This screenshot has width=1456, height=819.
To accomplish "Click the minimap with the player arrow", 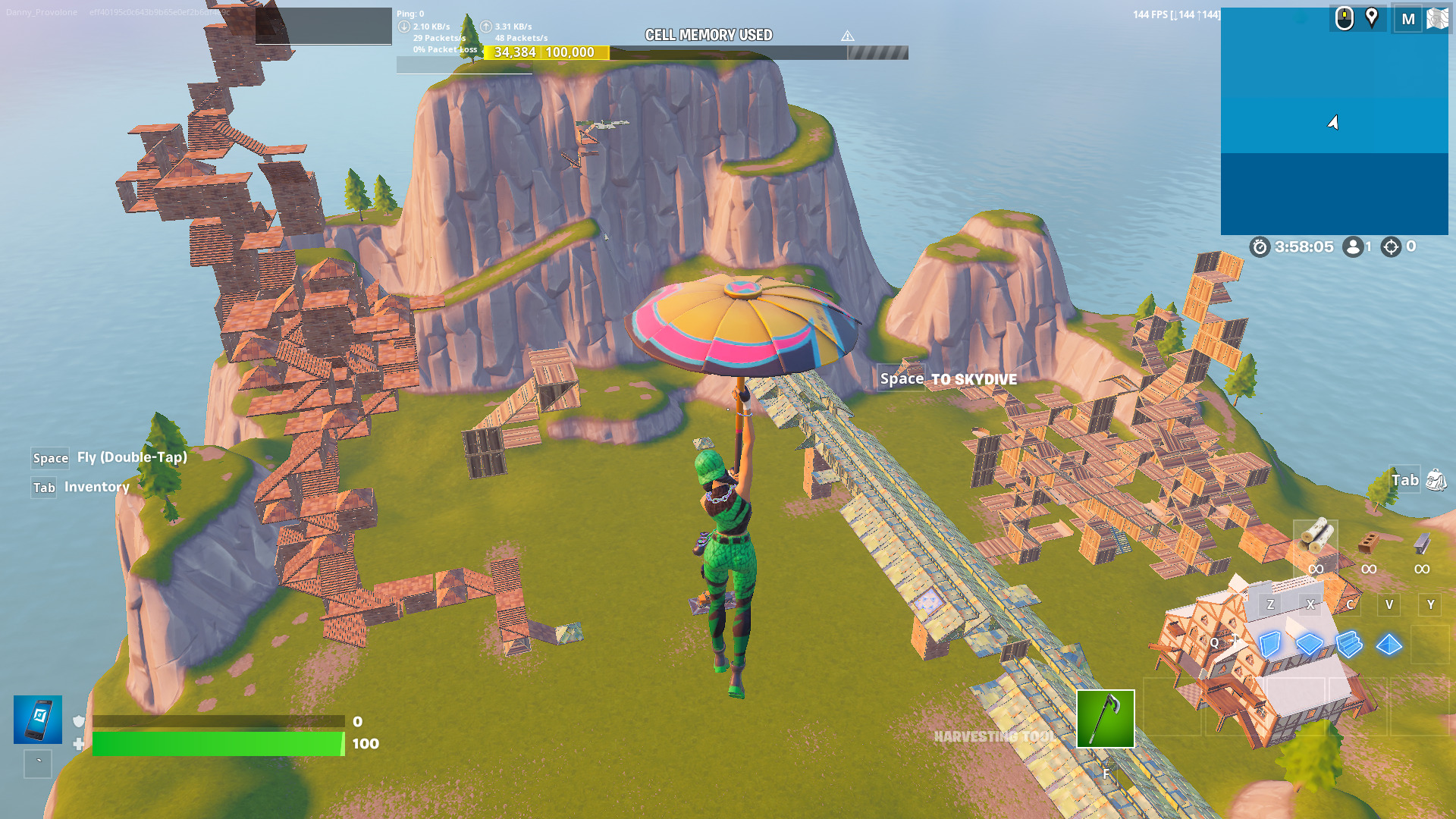I will click(1334, 121).
